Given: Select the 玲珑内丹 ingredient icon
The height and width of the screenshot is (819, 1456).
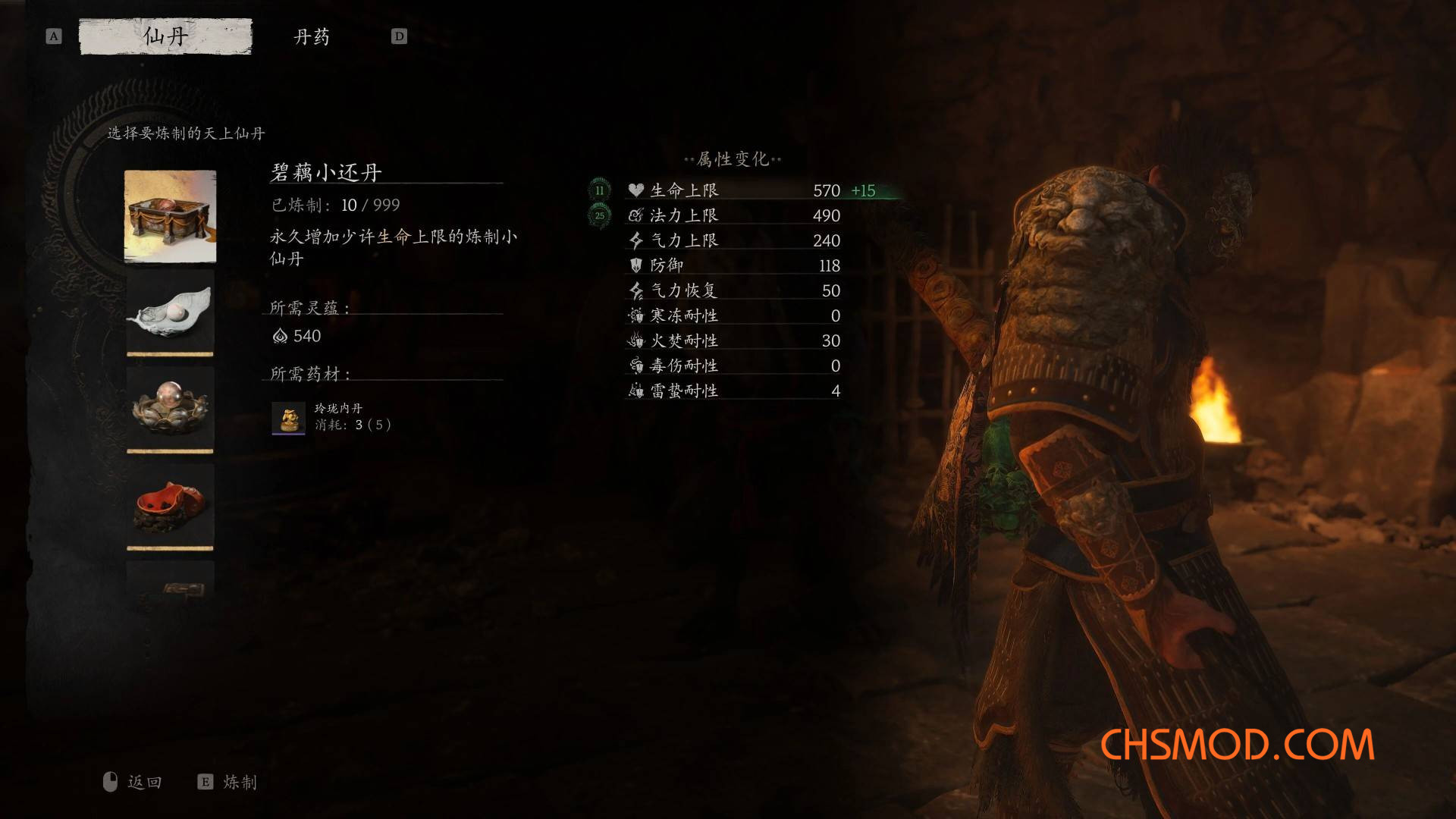Looking at the screenshot, I should (289, 417).
